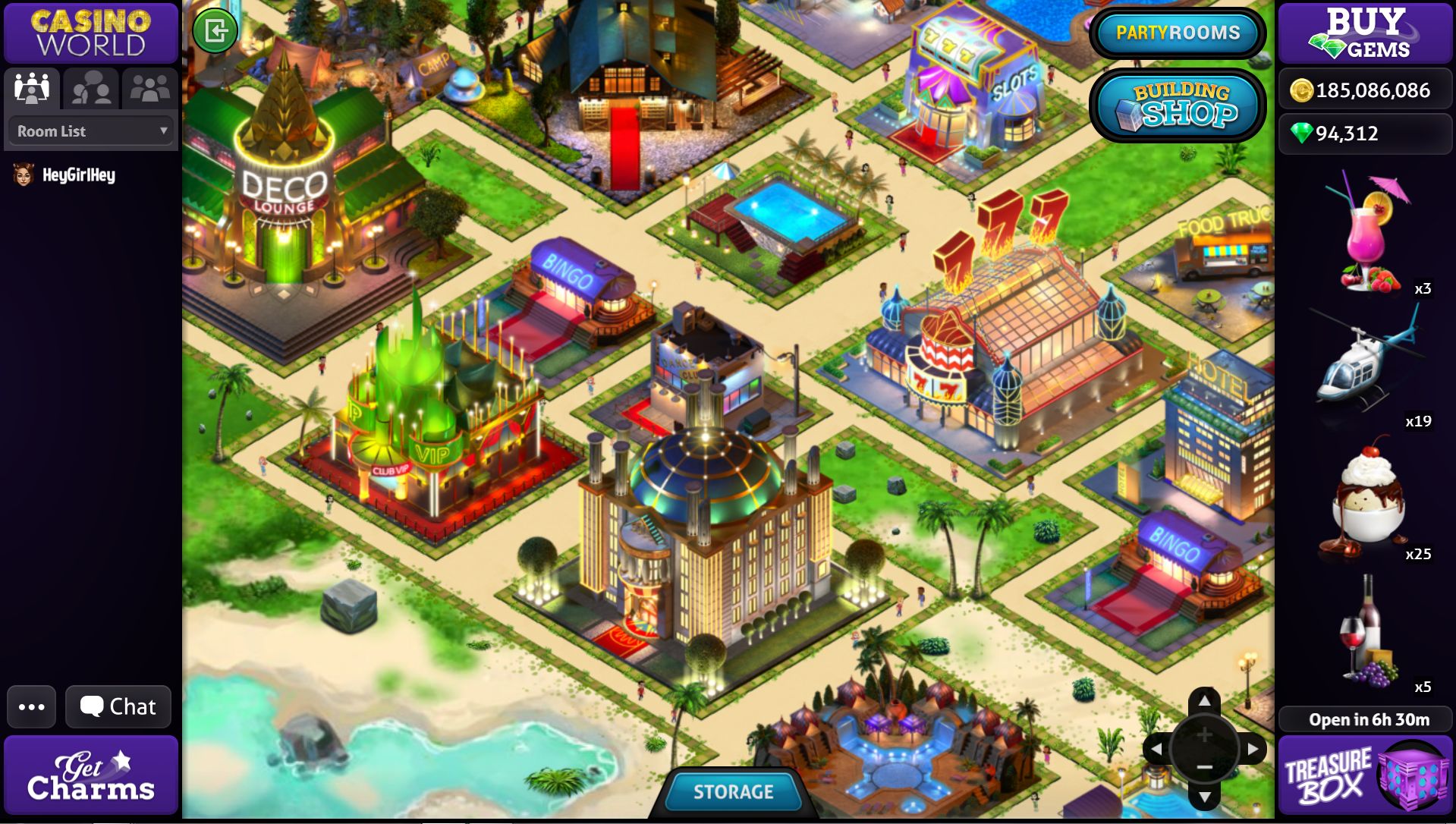Open the Treasure Box

pyautogui.click(x=1365, y=775)
